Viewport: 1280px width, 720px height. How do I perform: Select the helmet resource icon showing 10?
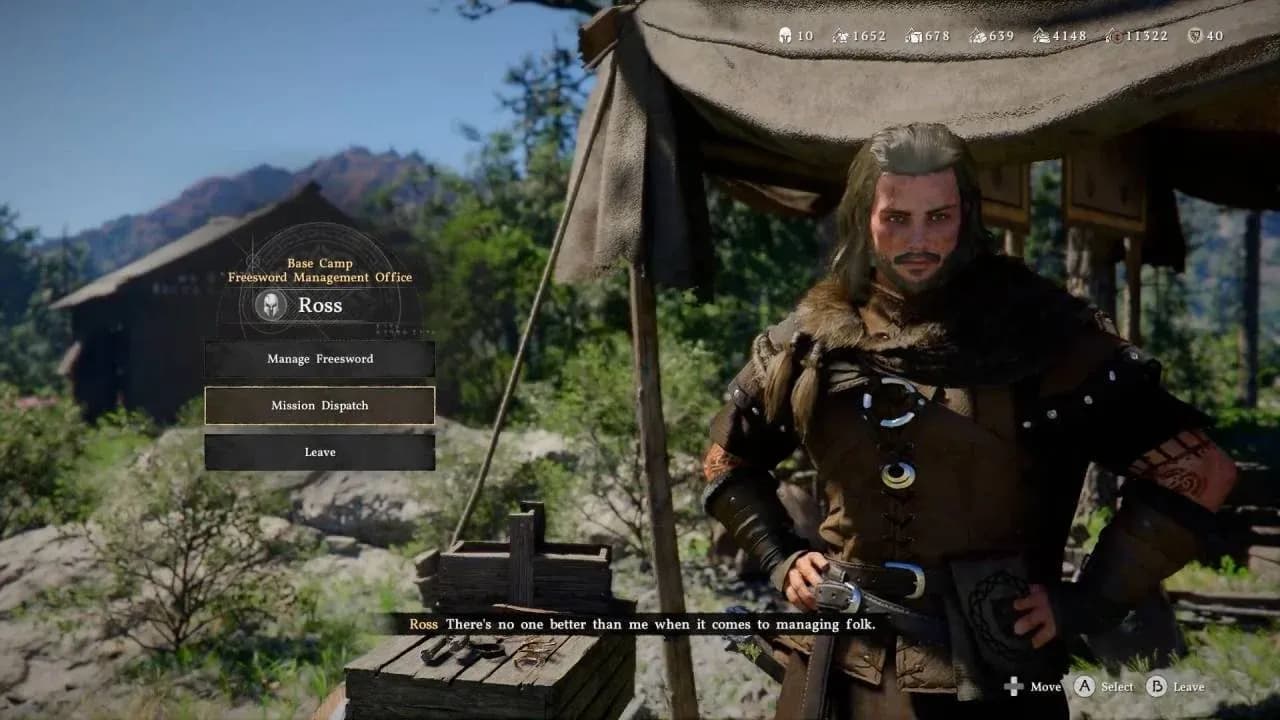[x=785, y=35]
